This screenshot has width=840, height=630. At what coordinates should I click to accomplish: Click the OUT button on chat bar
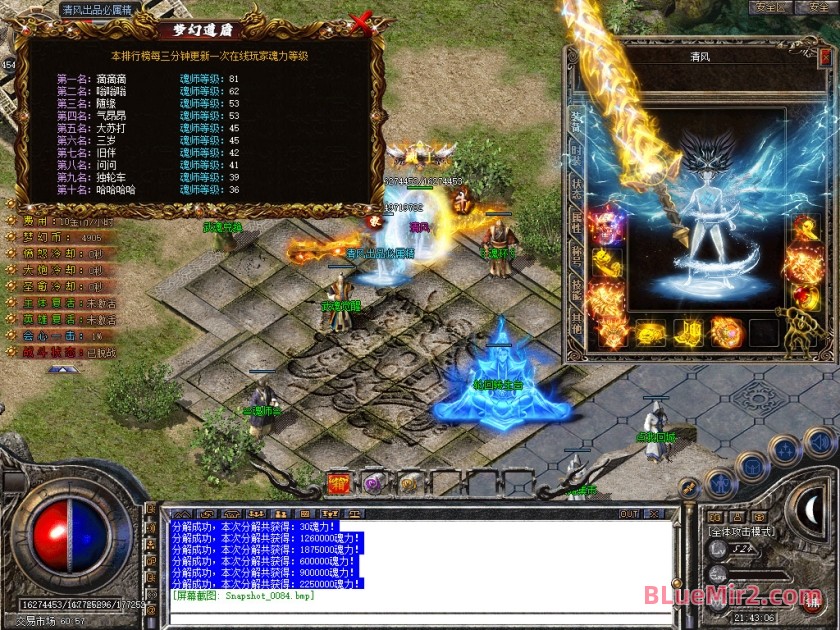pyautogui.click(x=629, y=514)
